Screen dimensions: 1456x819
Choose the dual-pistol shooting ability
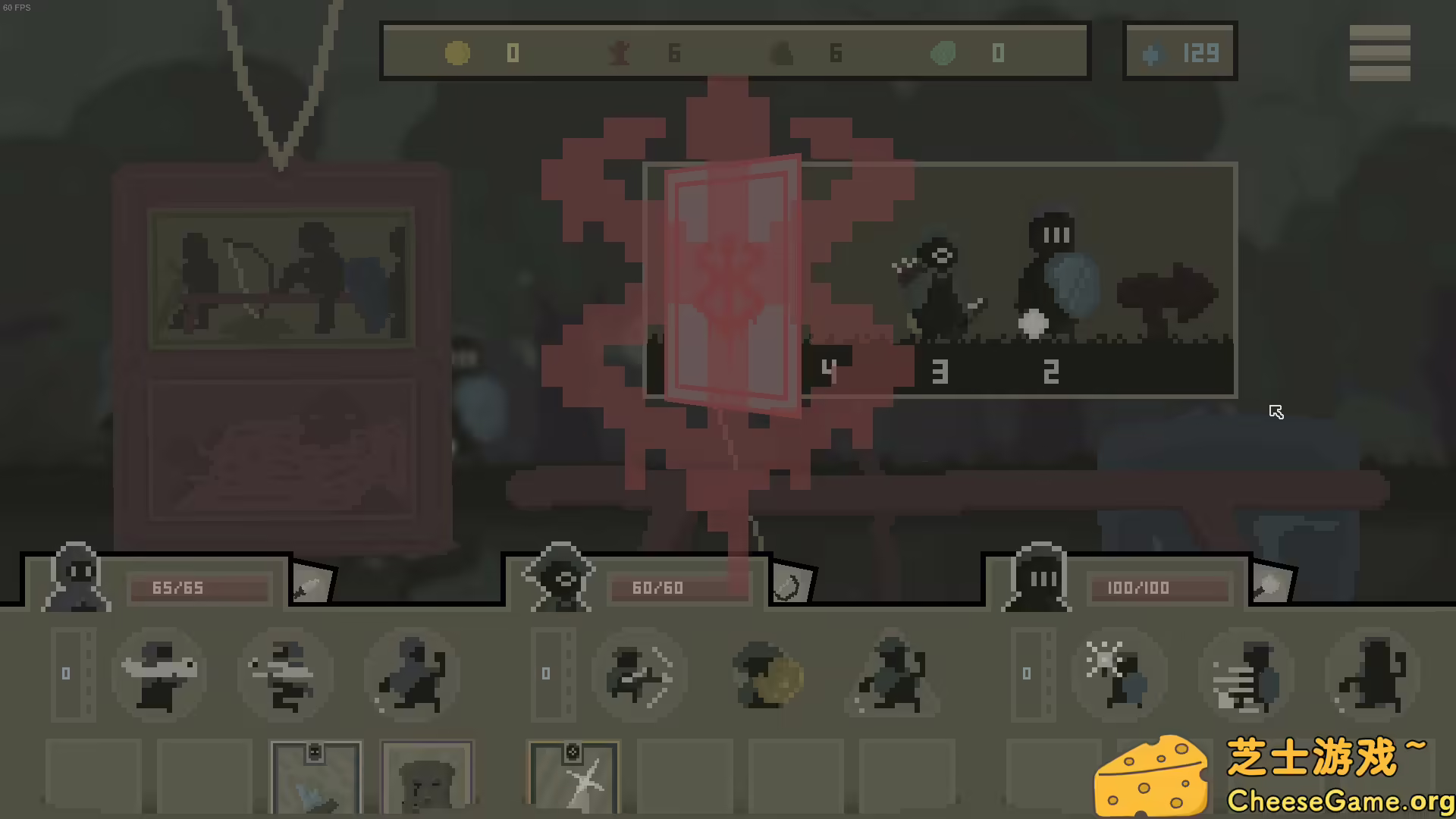point(287,673)
